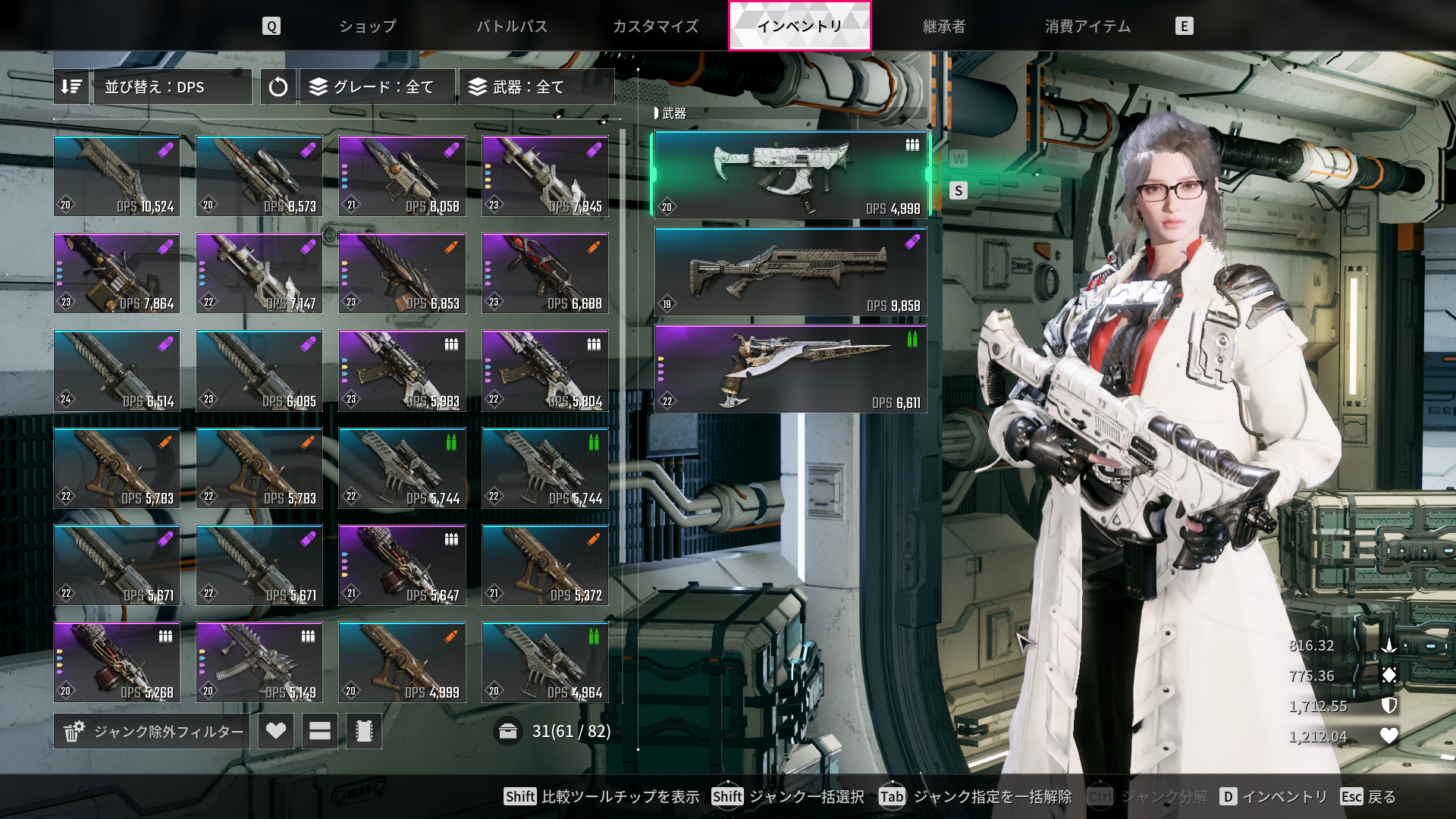Select equipped weapon with DPS 4,998
This screenshot has width=1456, height=819.
click(790, 175)
